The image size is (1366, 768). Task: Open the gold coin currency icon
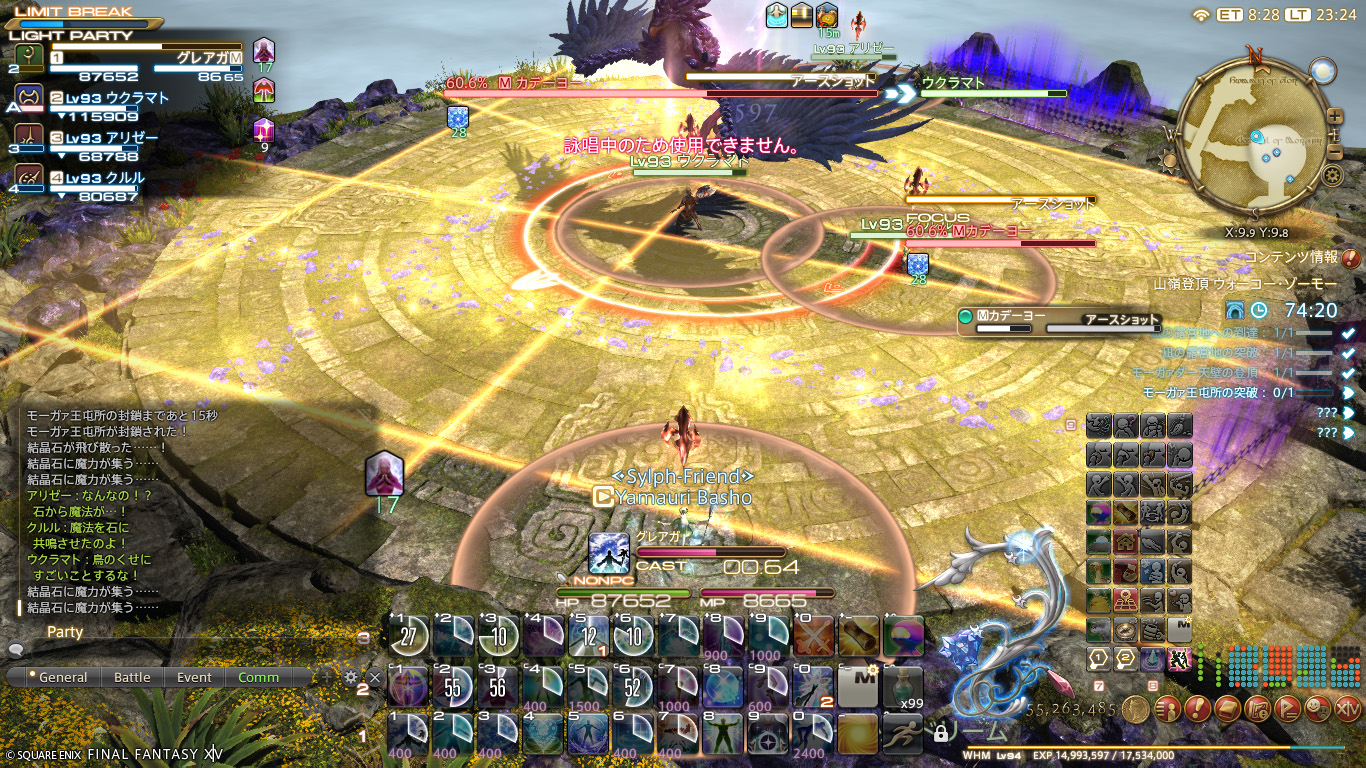(1135, 709)
